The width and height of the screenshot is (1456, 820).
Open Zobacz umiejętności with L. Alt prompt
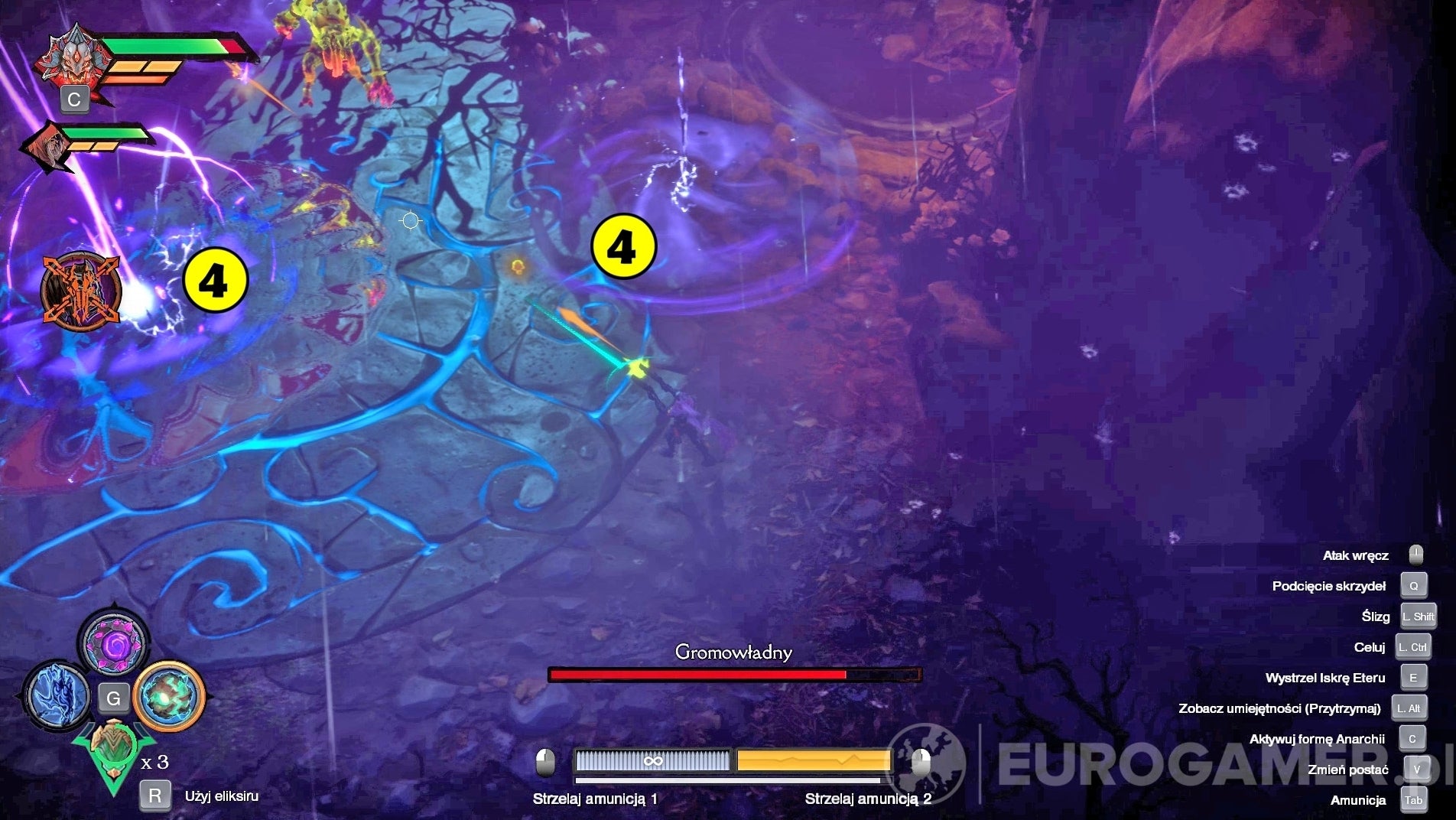(x=1410, y=708)
